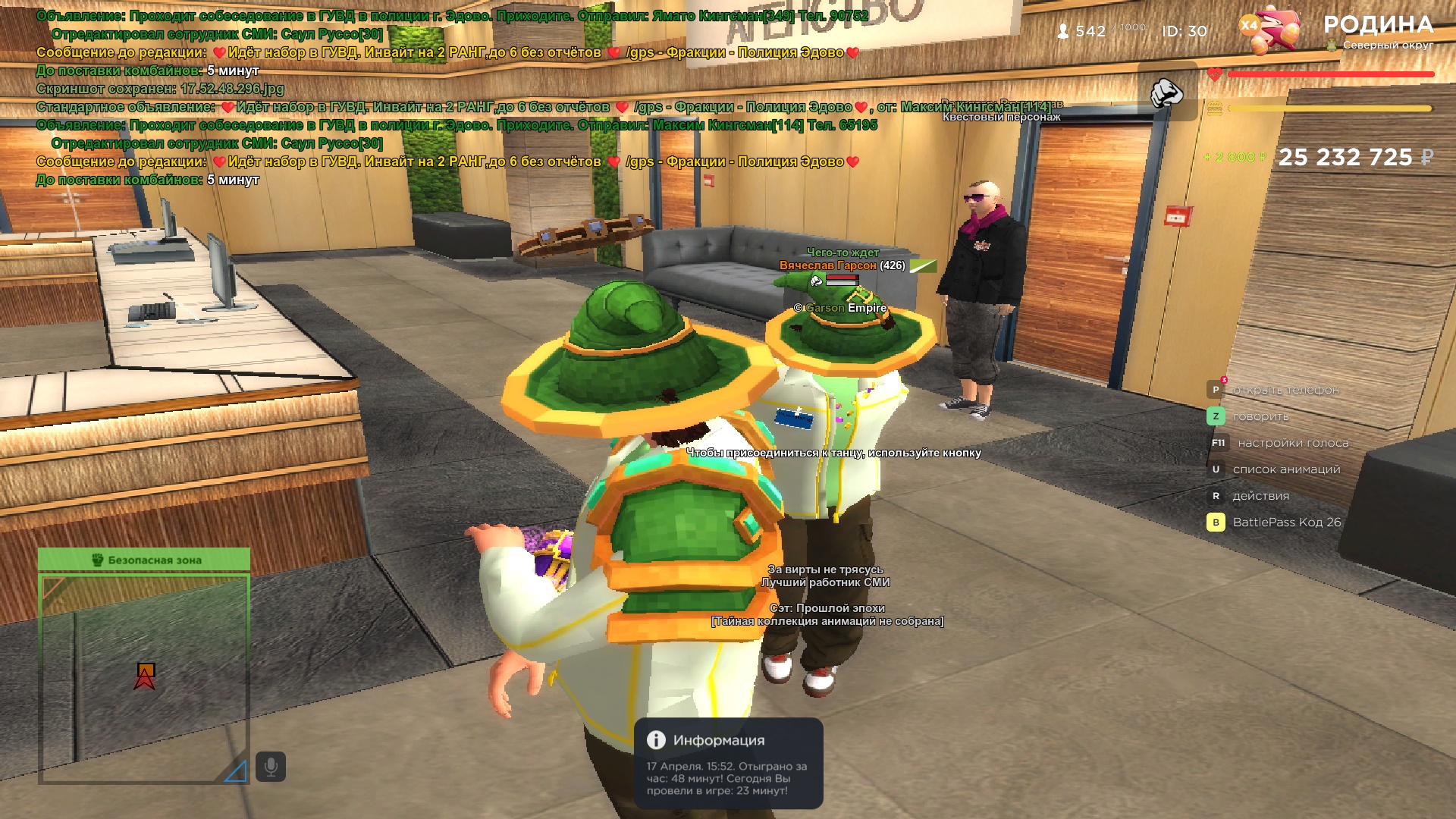This screenshot has width=1456, height=819.
Task: Toggle the microphone icon beside the minimap
Action: pyautogui.click(x=271, y=767)
